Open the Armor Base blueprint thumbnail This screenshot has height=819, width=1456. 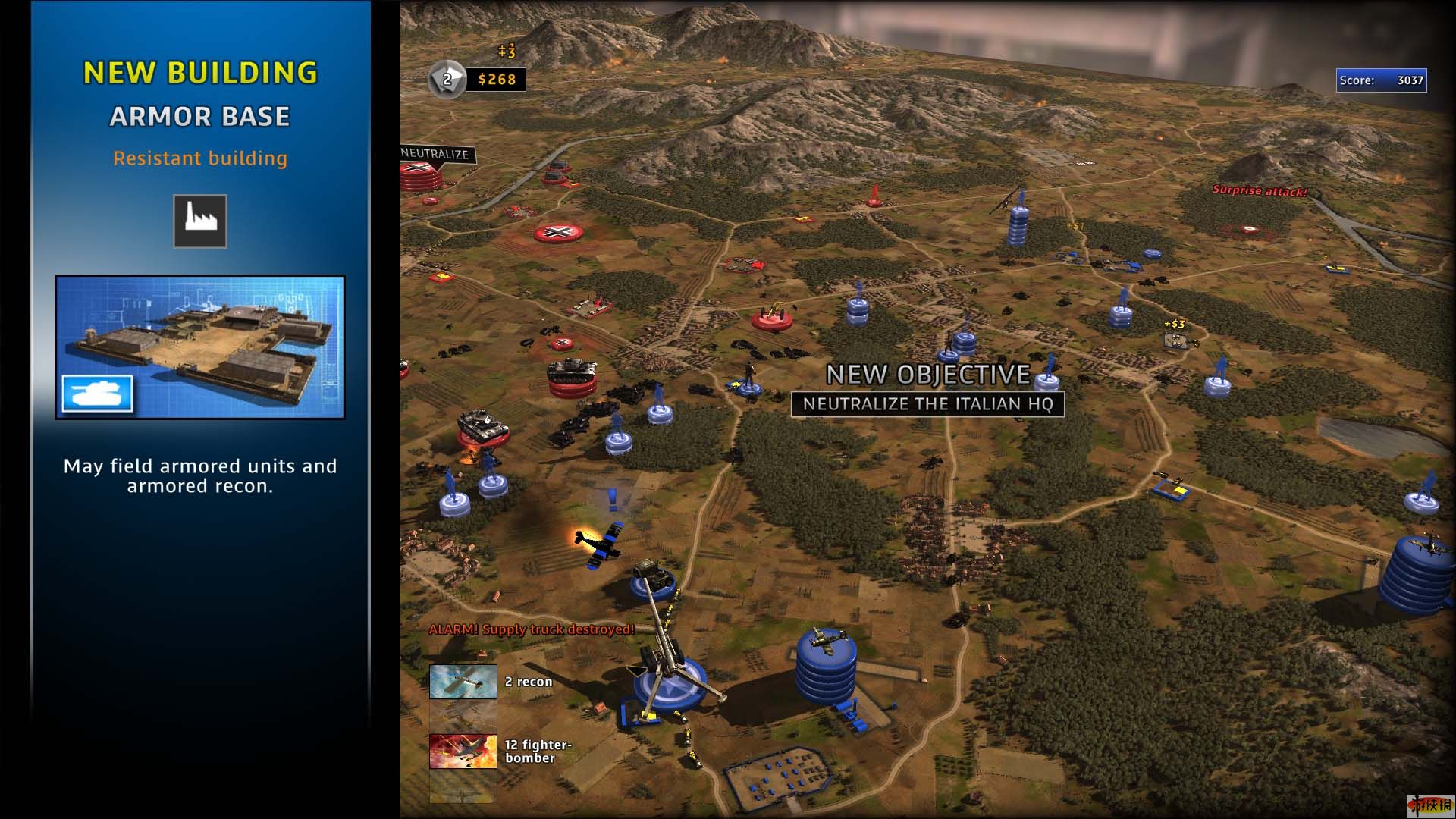200,347
